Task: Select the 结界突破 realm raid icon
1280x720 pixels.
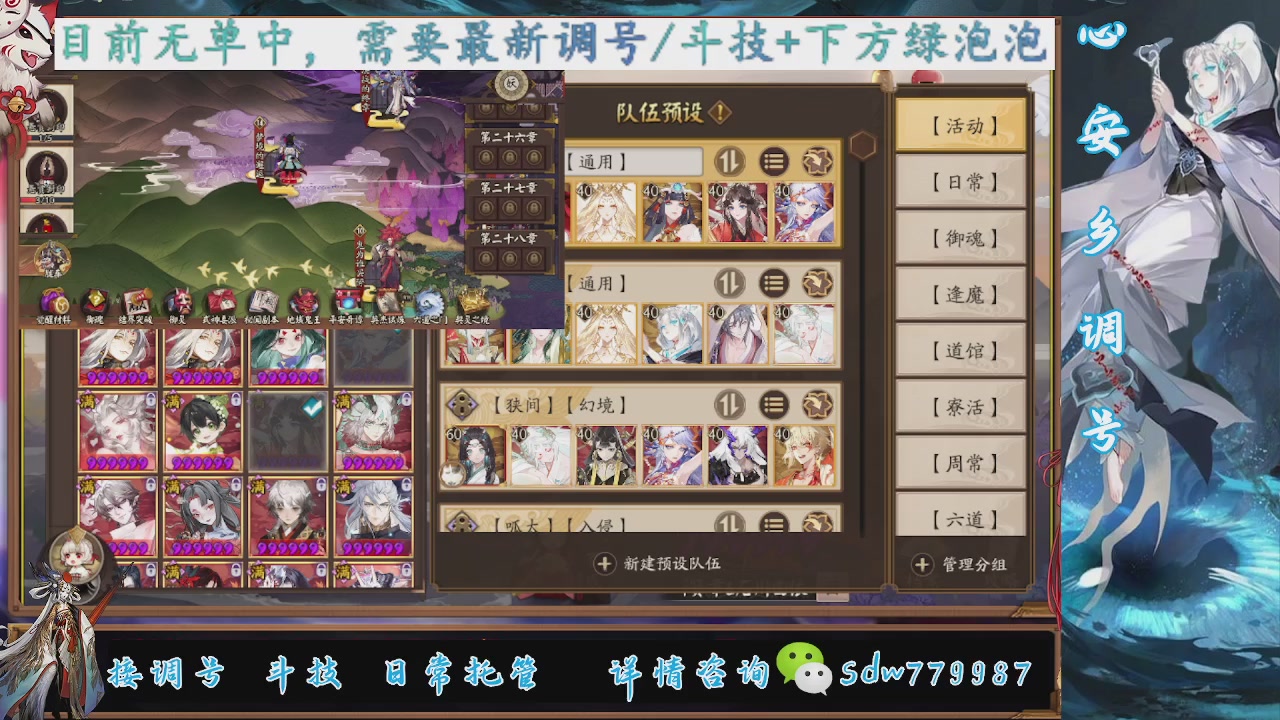Action: (x=135, y=300)
